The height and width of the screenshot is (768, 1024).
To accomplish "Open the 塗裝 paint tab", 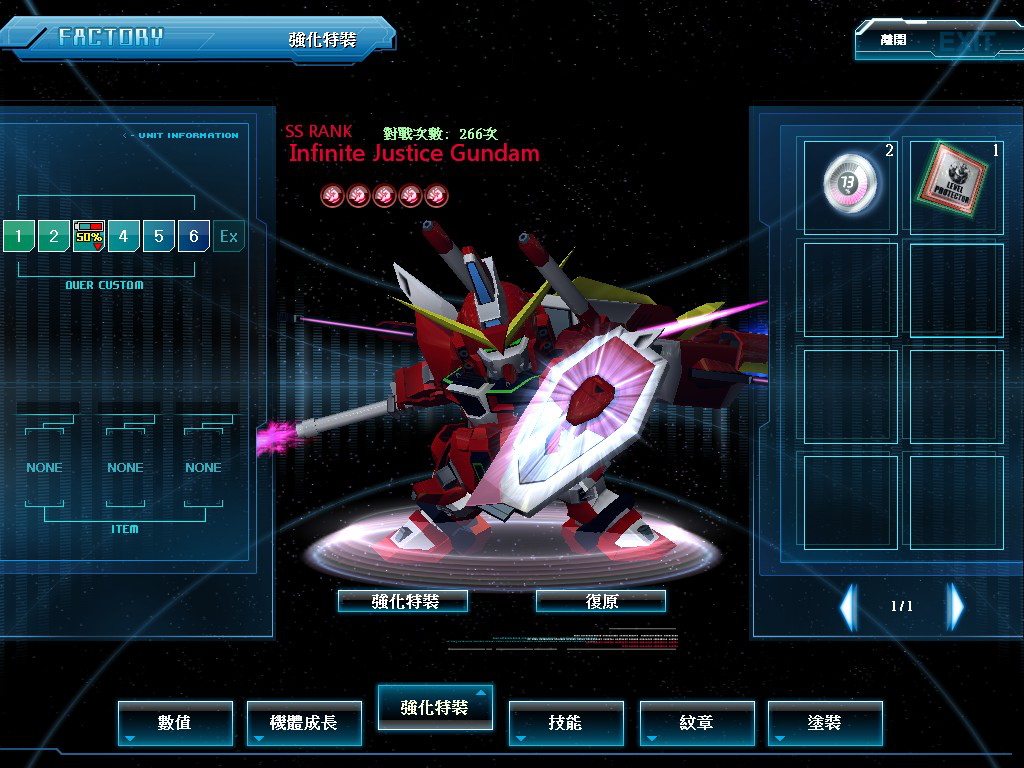I will [x=825, y=723].
